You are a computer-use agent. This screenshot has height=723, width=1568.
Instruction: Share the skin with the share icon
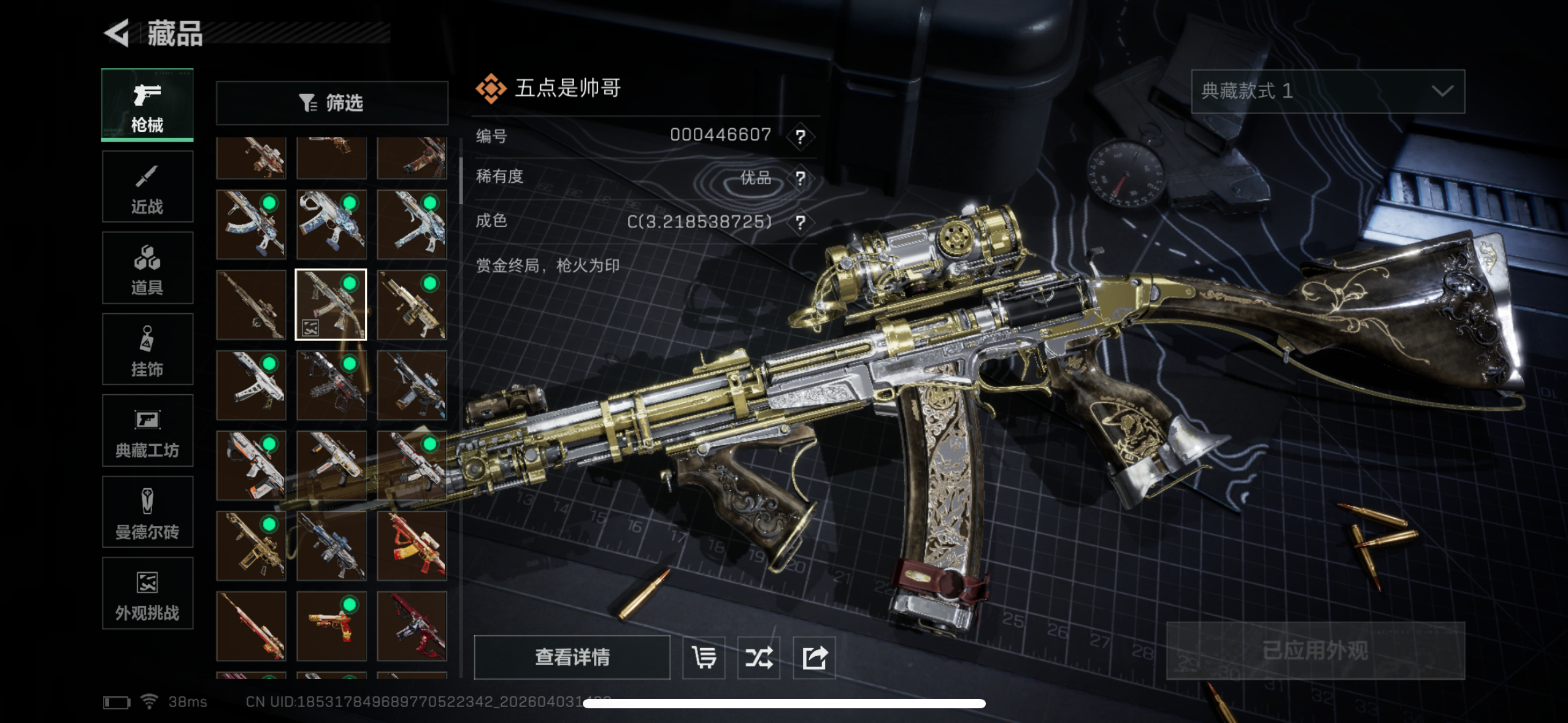tap(814, 657)
